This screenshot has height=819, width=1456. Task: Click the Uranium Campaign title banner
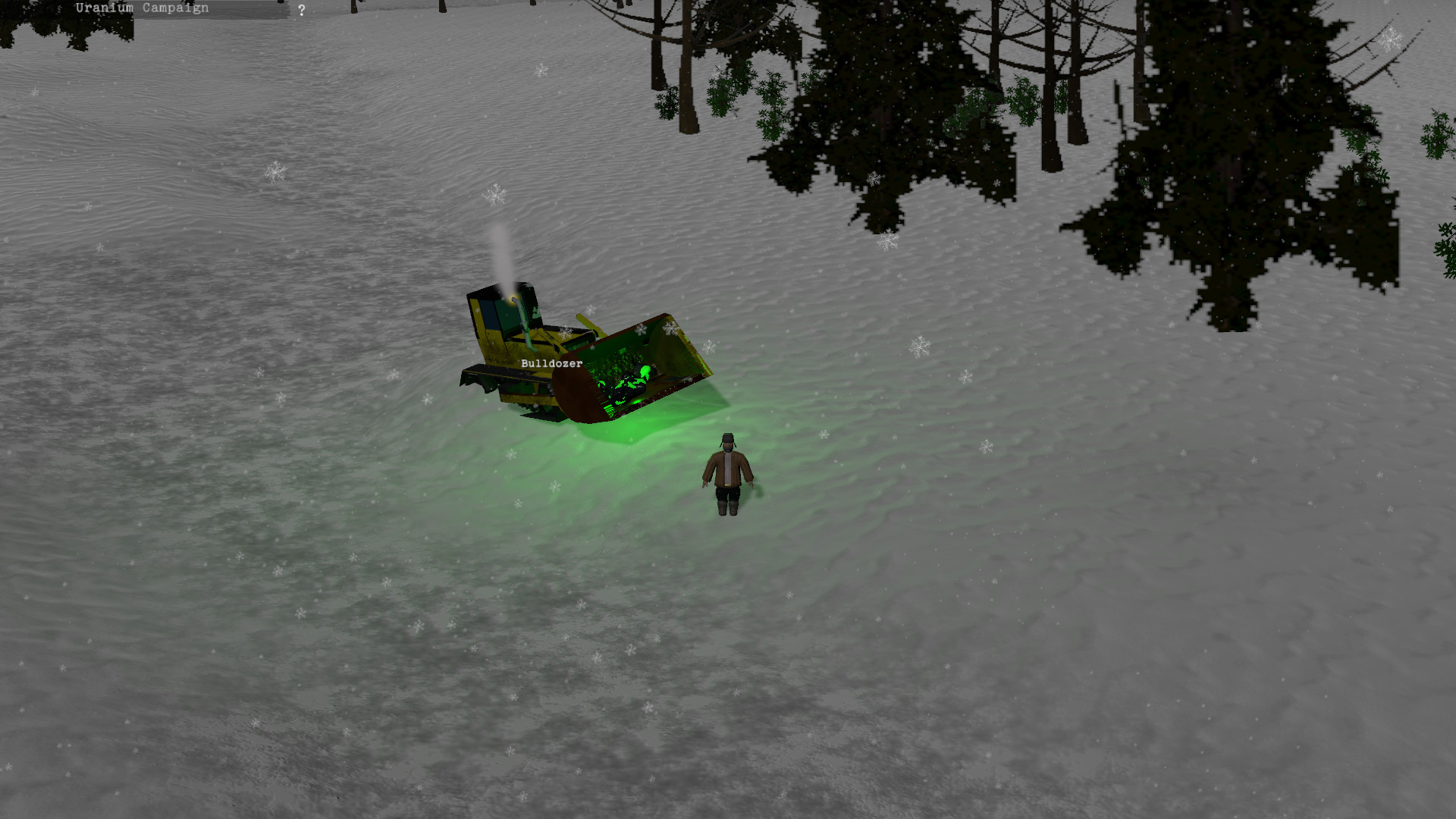pyautogui.click(x=141, y=7)
